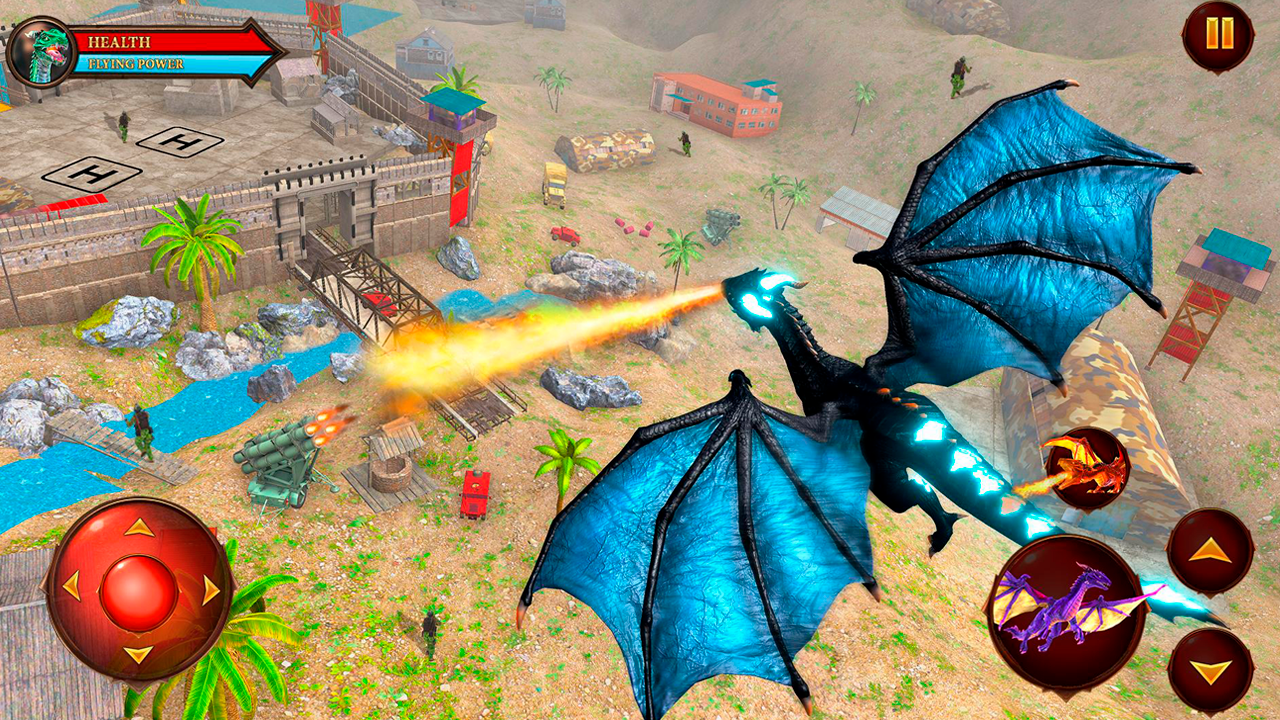Tap the descend down-arrow flight control
The height and width of the screenshot is (720, 1280).
1211,665
